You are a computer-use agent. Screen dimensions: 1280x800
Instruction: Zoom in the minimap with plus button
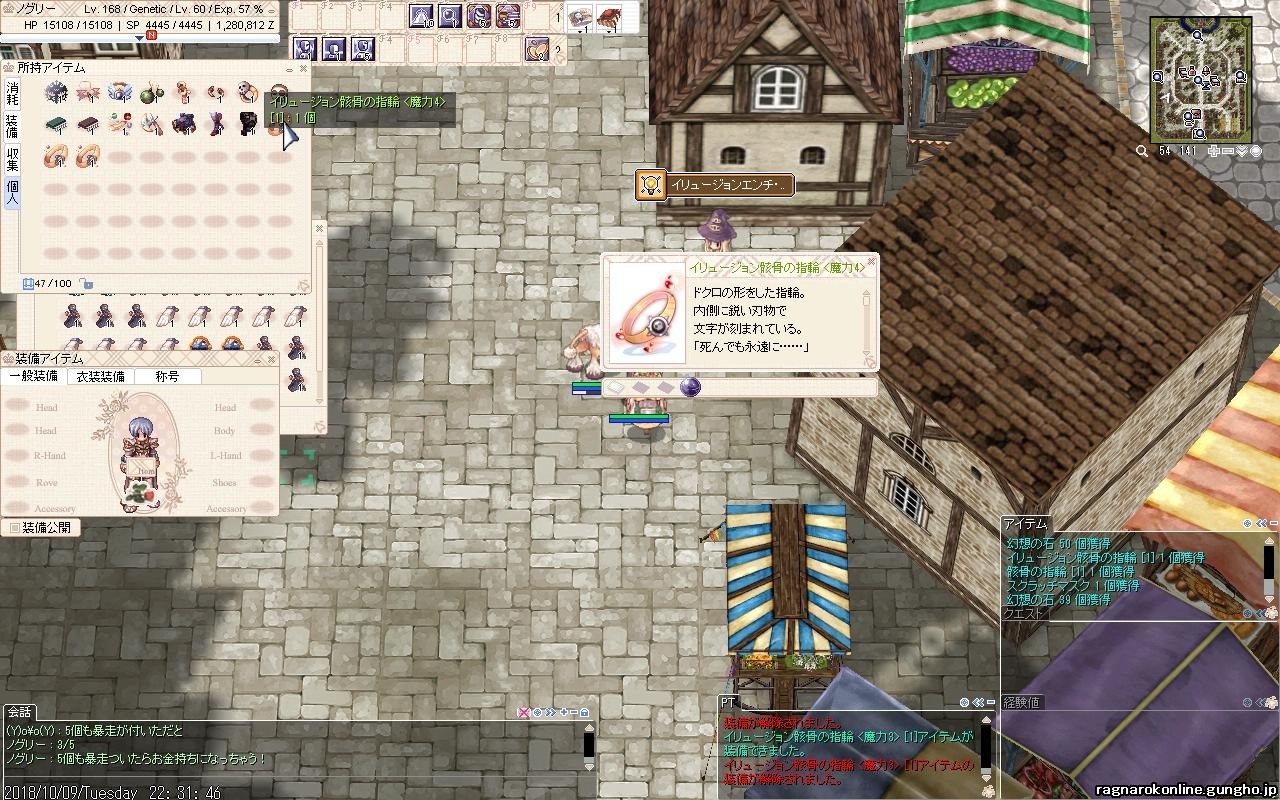1213,151
